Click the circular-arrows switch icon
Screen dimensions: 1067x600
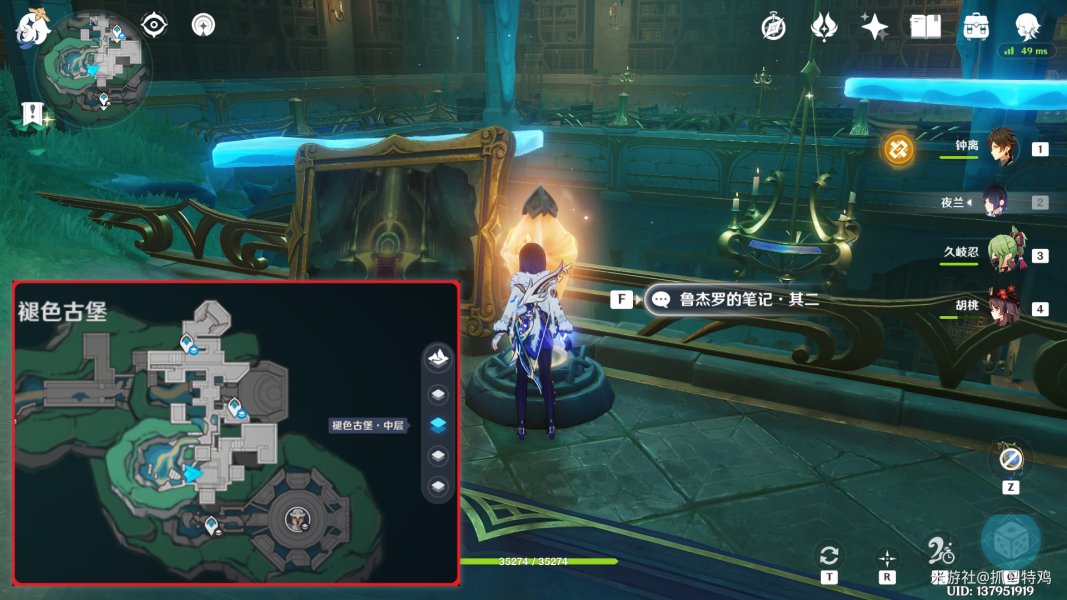coord(828,557)
